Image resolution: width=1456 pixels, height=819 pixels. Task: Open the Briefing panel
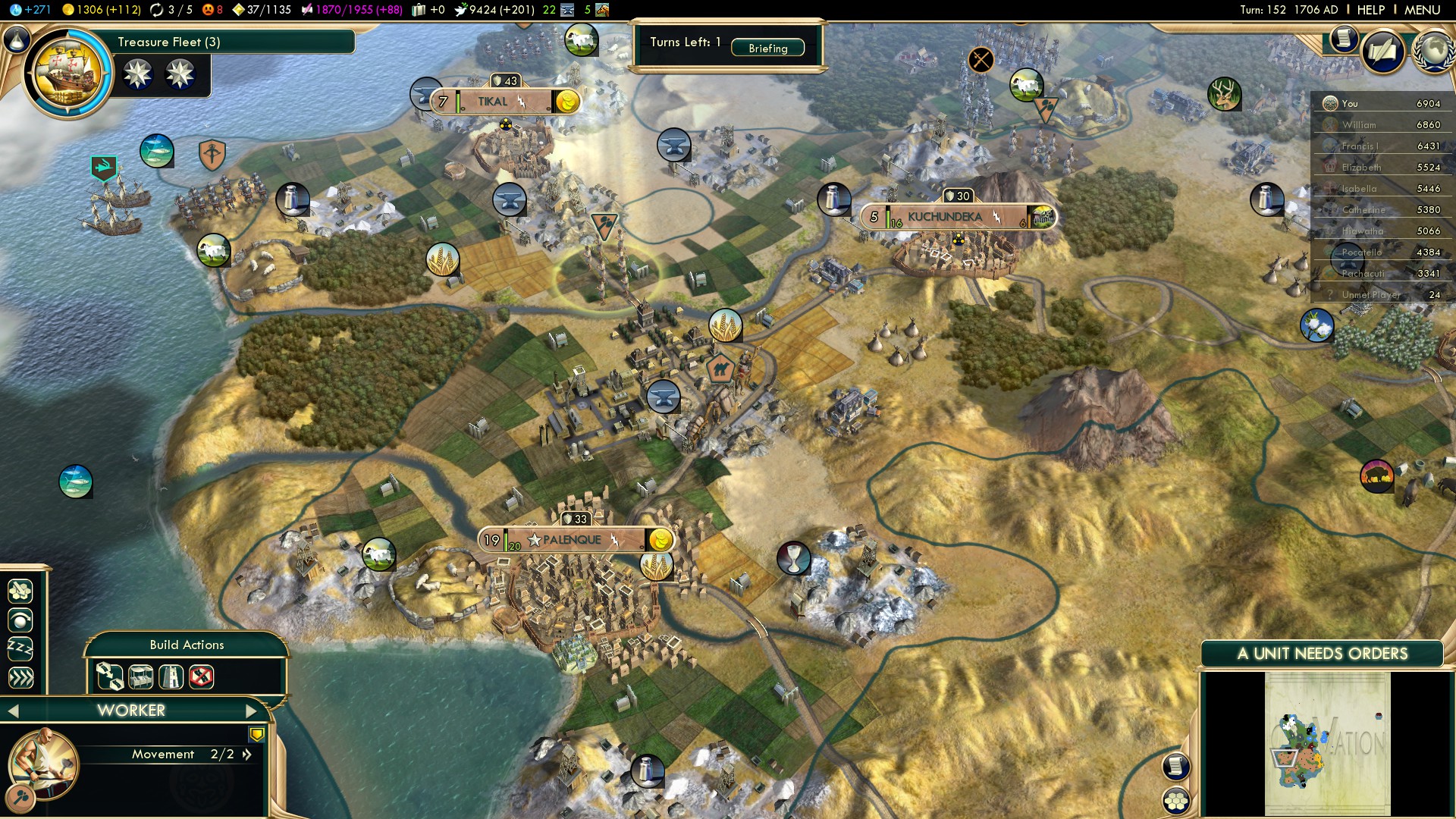[x=767, y=48]
